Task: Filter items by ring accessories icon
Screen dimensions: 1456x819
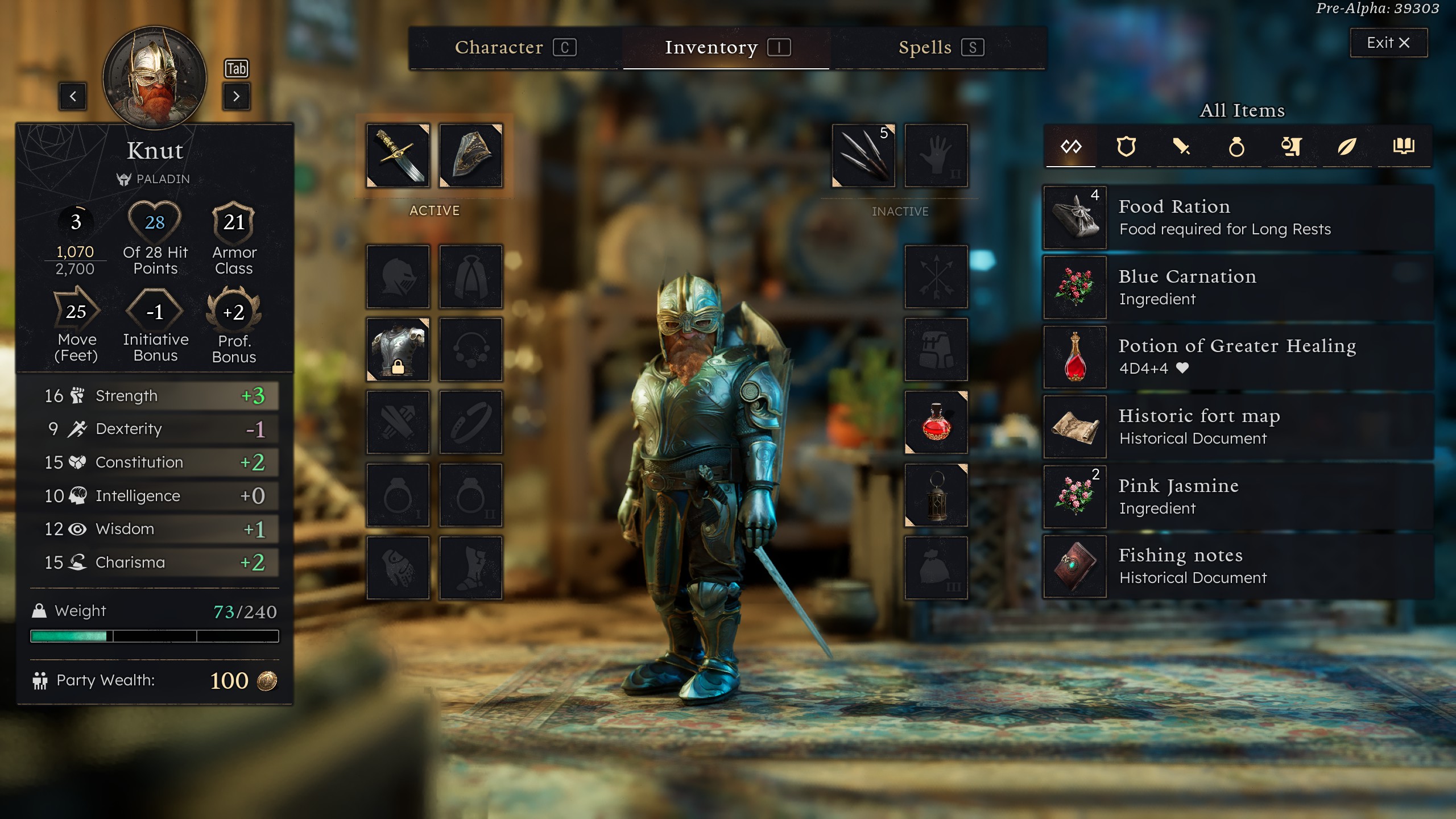Action: pos(1236,147)
